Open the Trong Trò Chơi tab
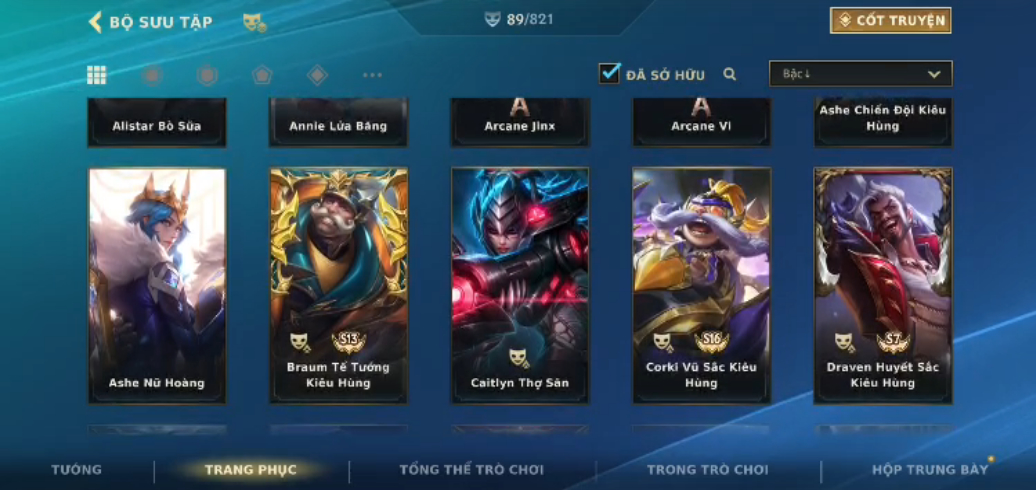Screen dimensions: 1036x490 pyautogui.click(x=708, y=470)
